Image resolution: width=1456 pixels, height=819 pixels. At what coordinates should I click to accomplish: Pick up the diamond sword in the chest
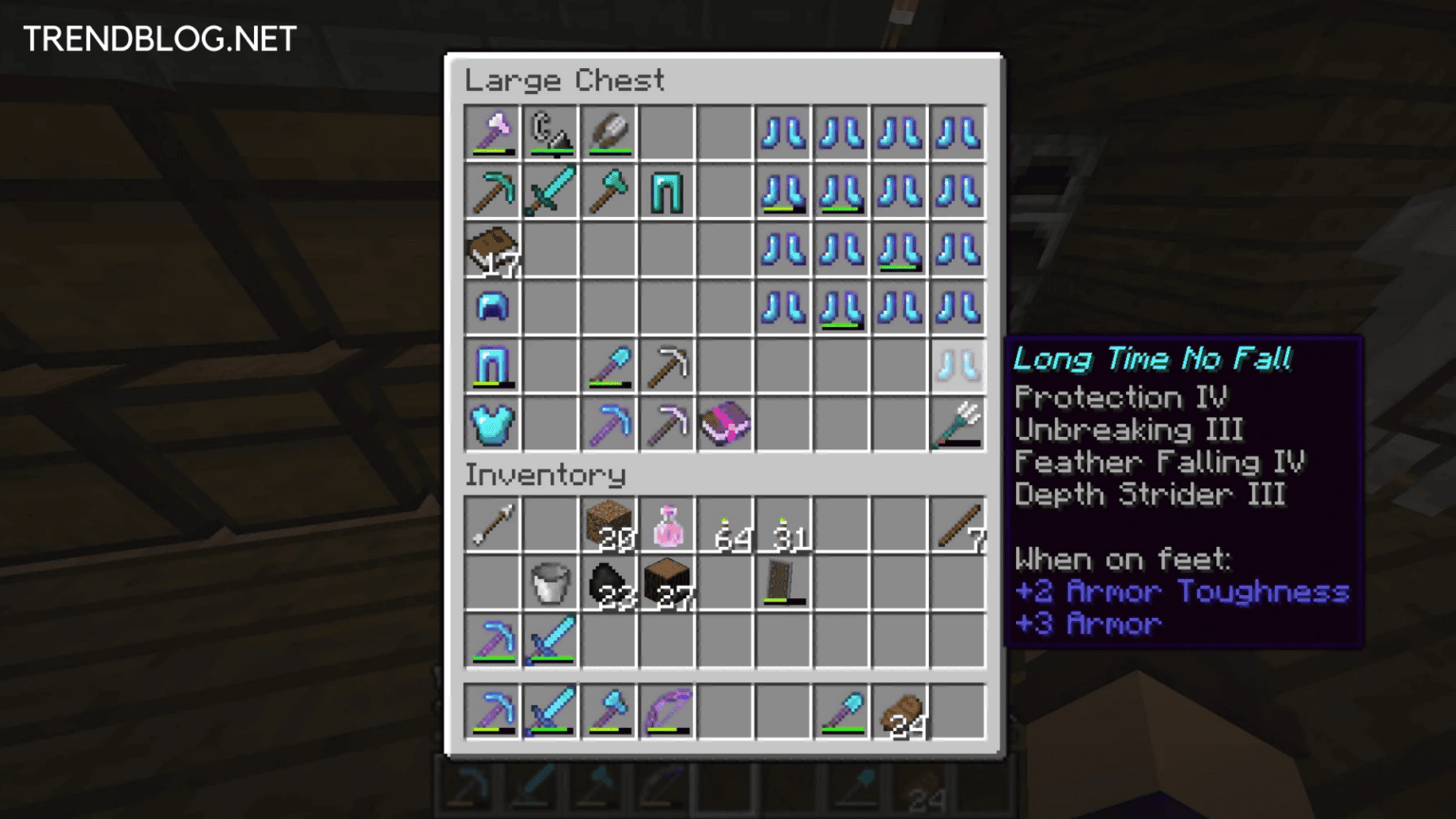551,191
